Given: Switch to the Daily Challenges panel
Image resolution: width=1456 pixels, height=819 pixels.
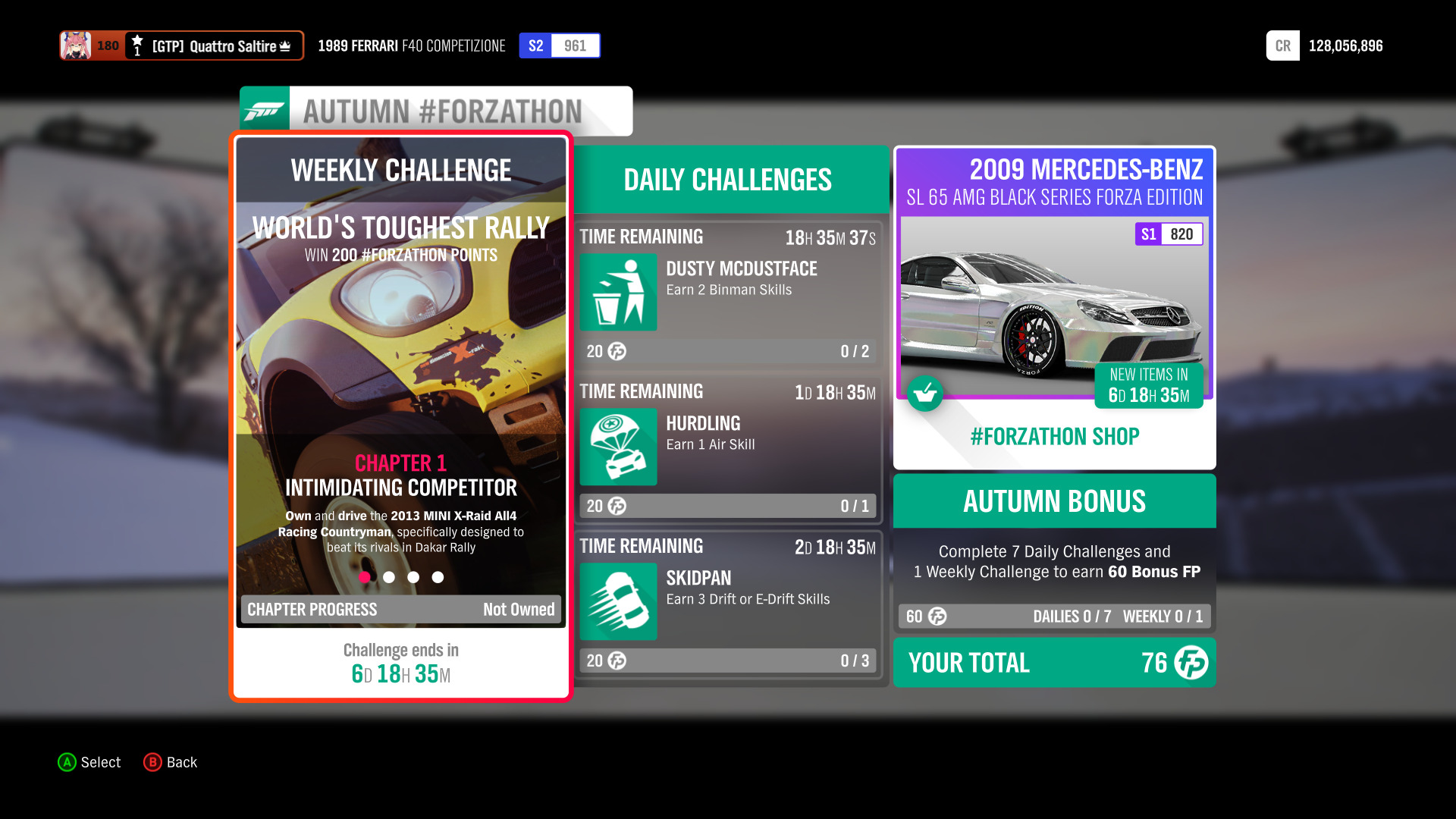Looking at the screenshot, I should point(726,180).
